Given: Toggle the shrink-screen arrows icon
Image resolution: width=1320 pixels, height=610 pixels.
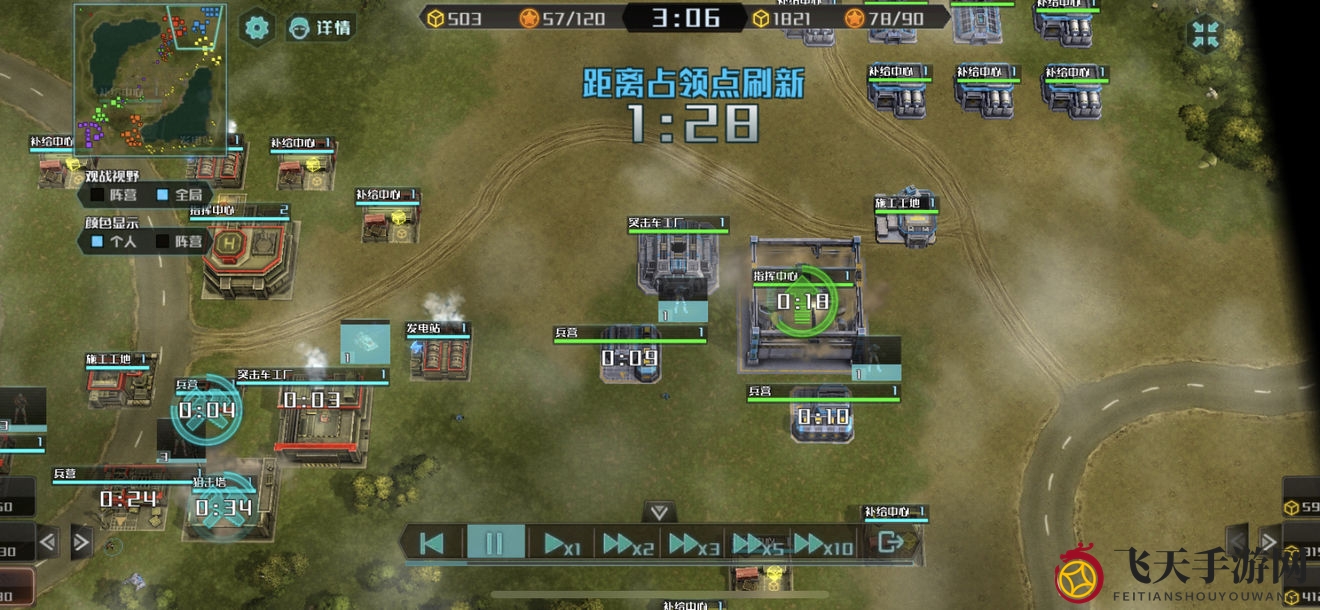Looking at the screenshot, I should tap(1205, 33).
